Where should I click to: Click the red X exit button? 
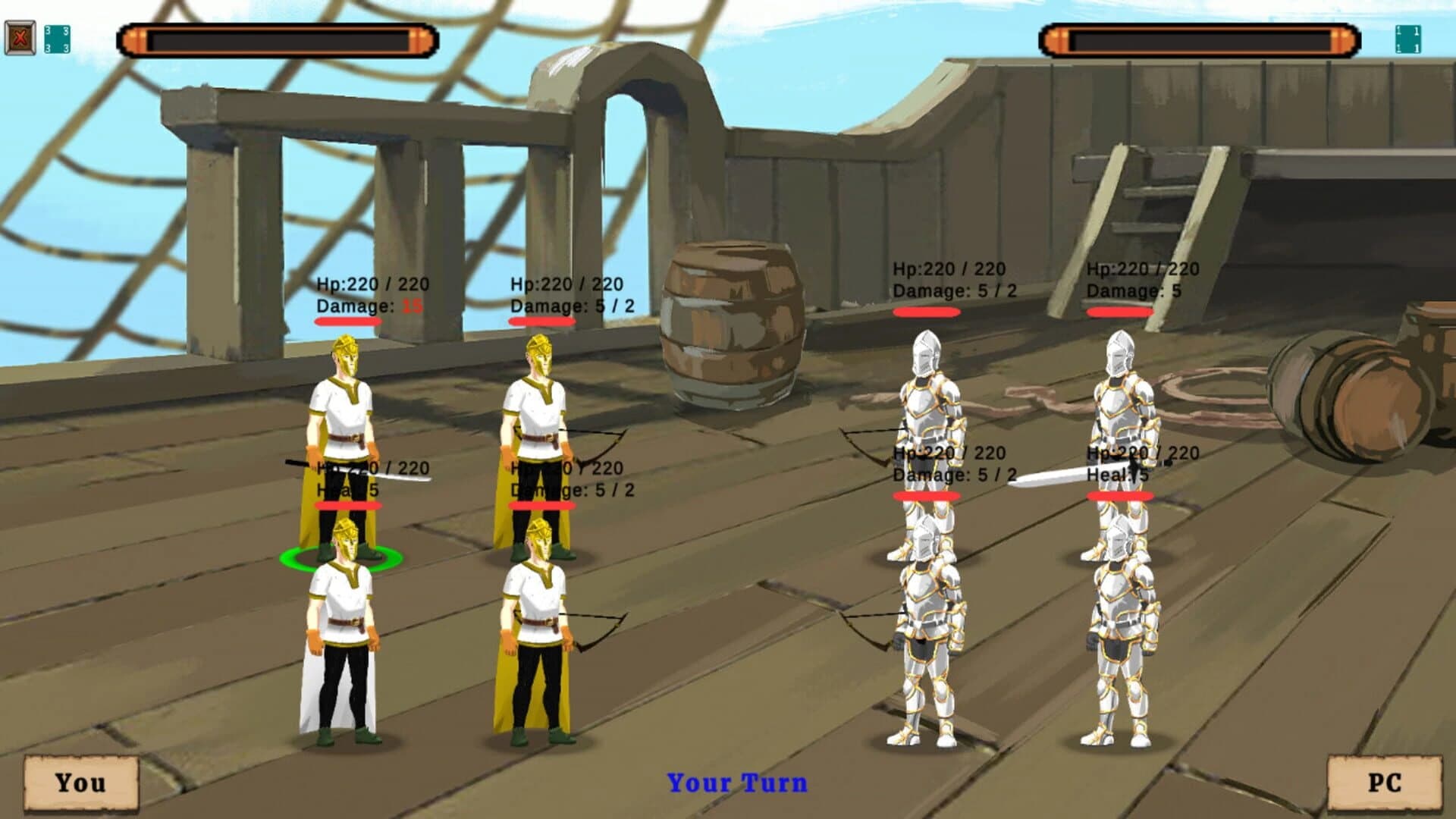(x=20, y=34)
